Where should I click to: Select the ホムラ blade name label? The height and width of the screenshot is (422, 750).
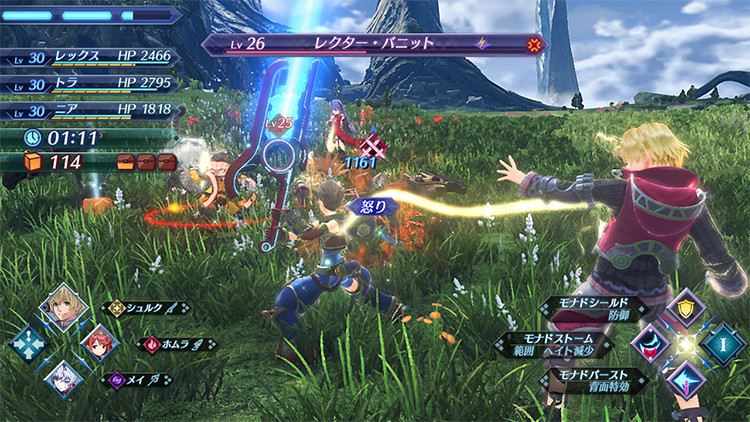pos(177,344)
